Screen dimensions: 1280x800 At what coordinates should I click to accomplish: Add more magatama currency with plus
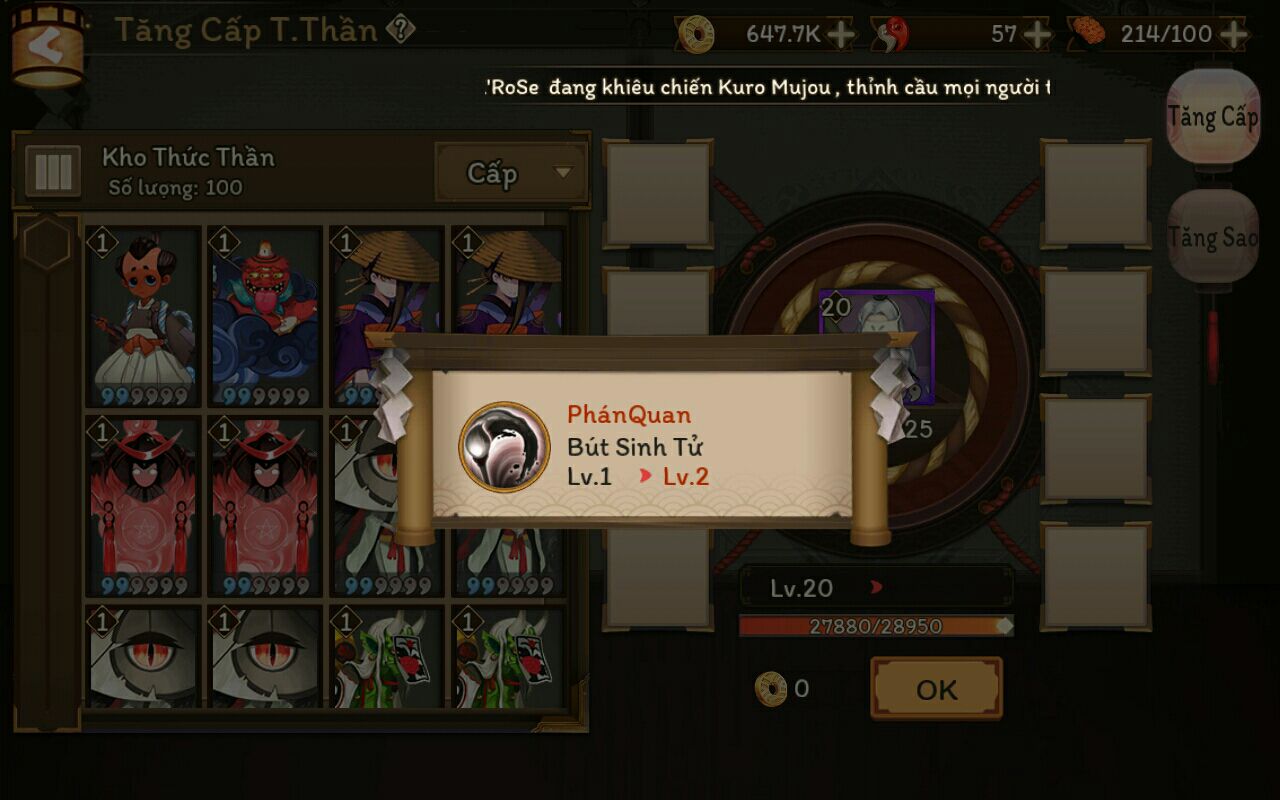[x=1037, y=34]
